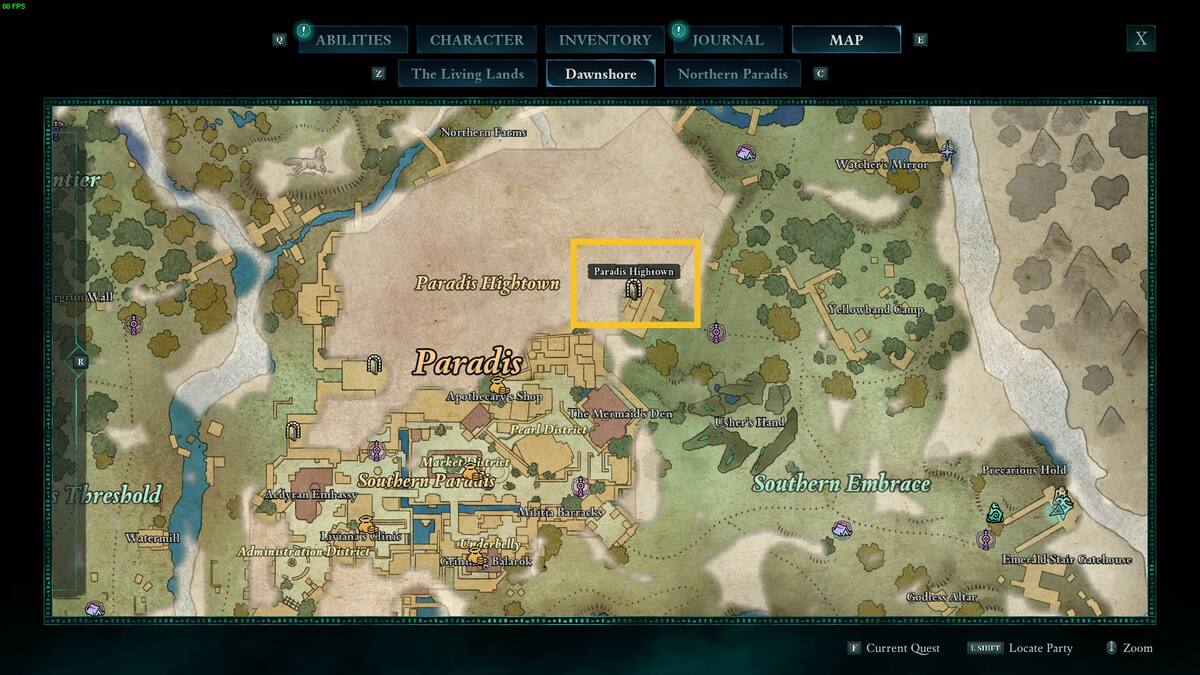Open the Inventory tab

coord(604,40)
